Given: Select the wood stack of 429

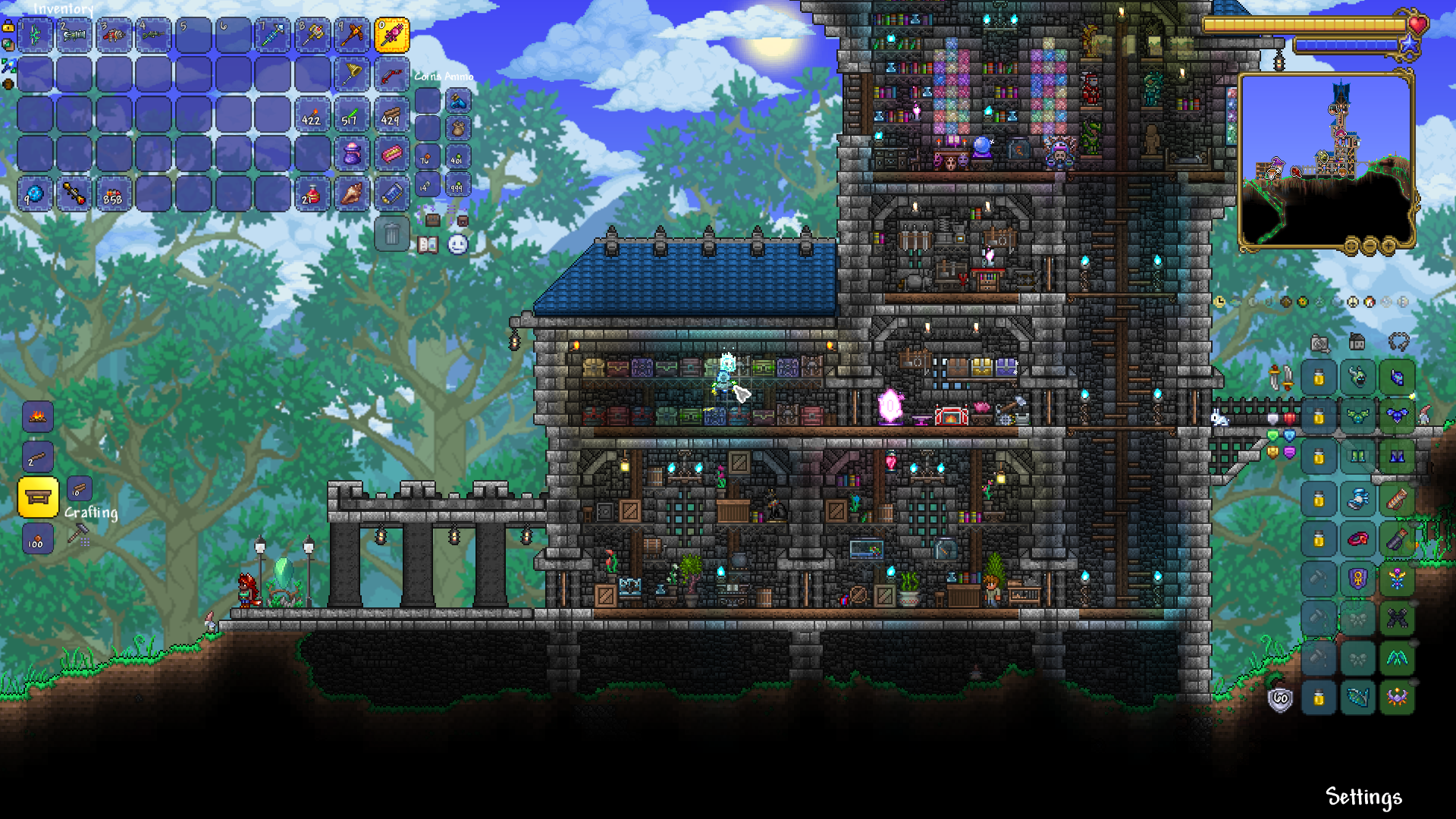Looking at the screenshot, I should click(x=391, y=115).
